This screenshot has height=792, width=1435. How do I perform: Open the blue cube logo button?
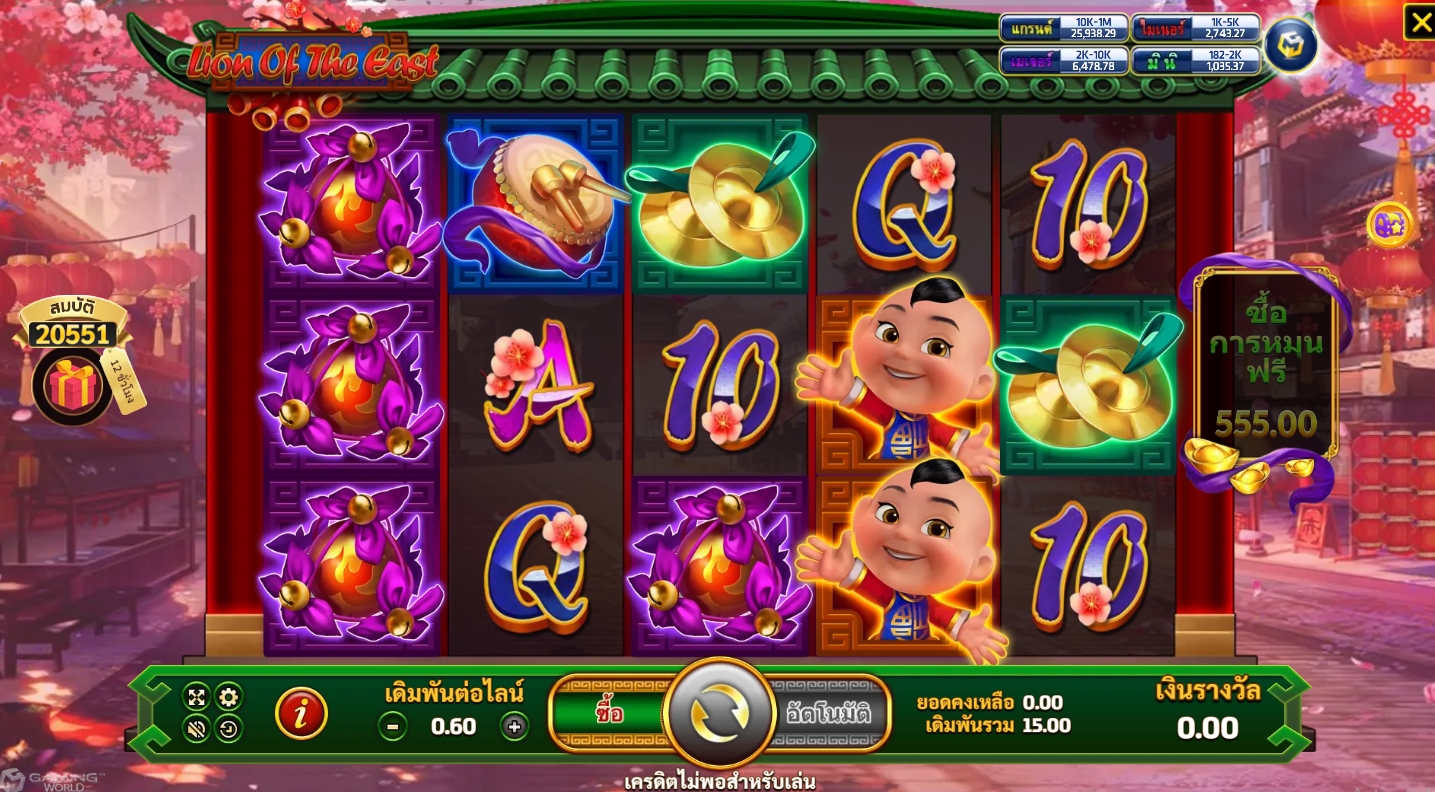point(1289,44)
